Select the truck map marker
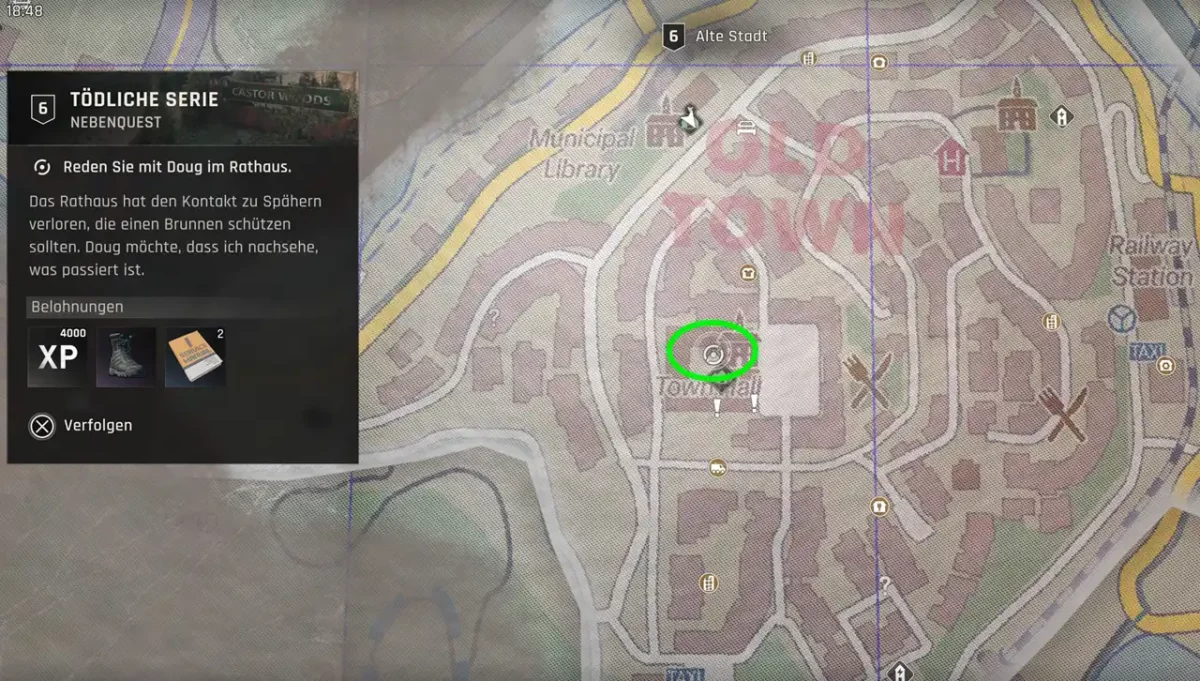The width and height of the screenshot is (1200, 681). tap(717, 467)
